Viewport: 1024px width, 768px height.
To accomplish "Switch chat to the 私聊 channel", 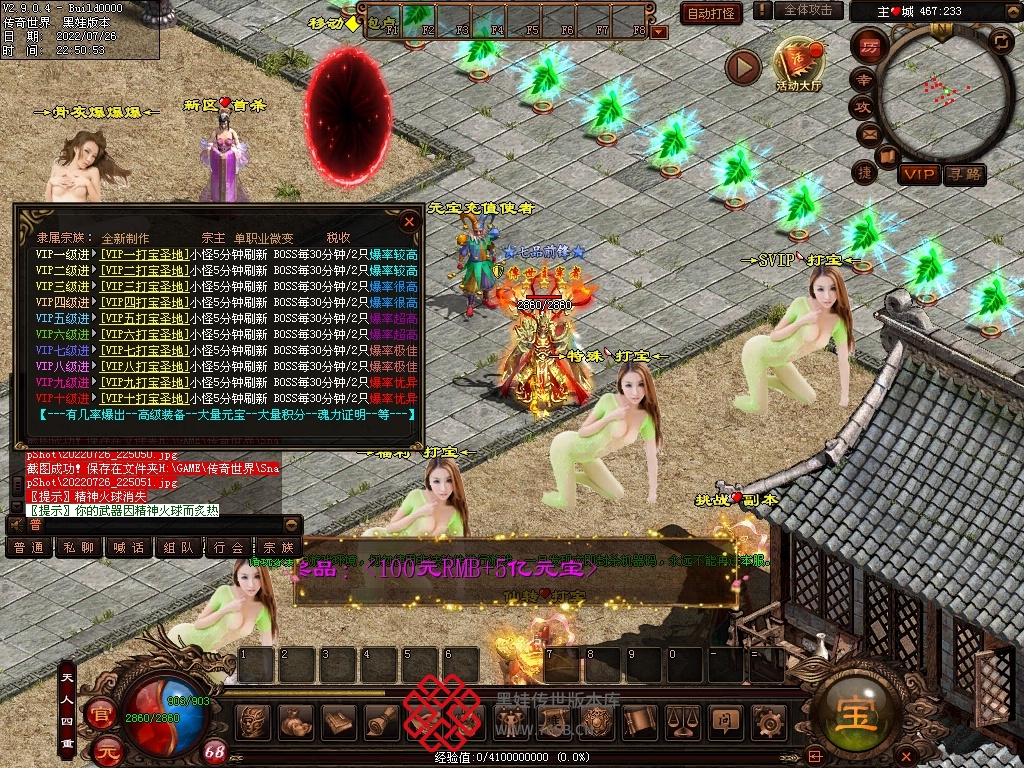I will pos(79,548).
